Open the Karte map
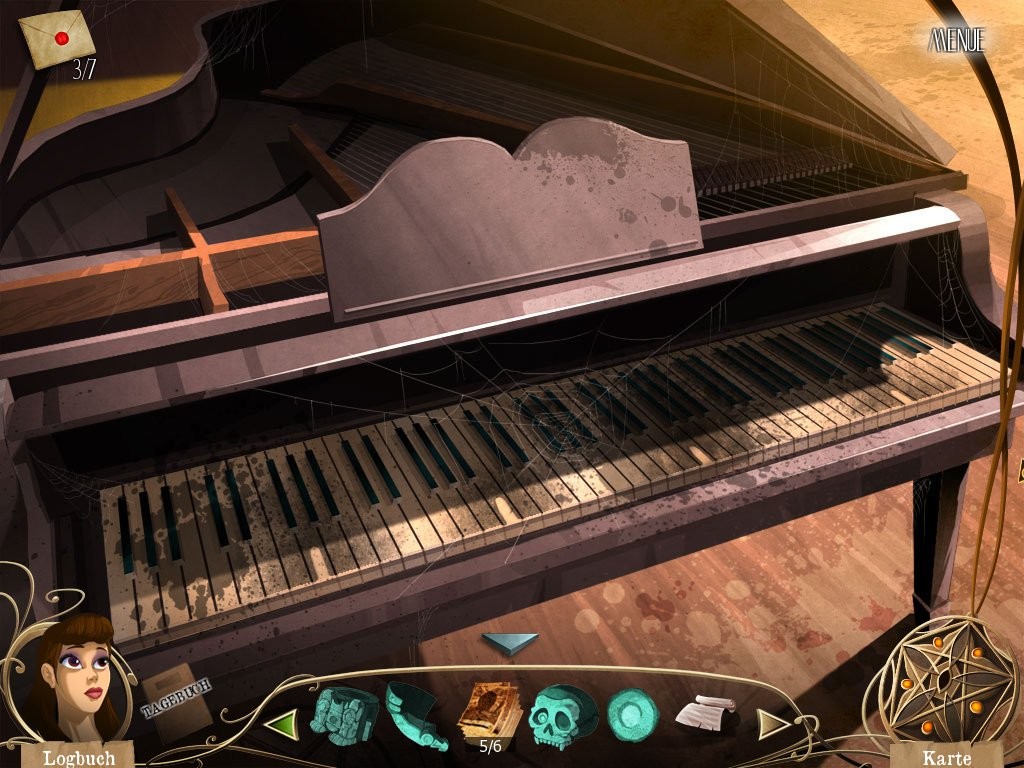Screen dimensions: 1024x768 click(x=946, y=756)
